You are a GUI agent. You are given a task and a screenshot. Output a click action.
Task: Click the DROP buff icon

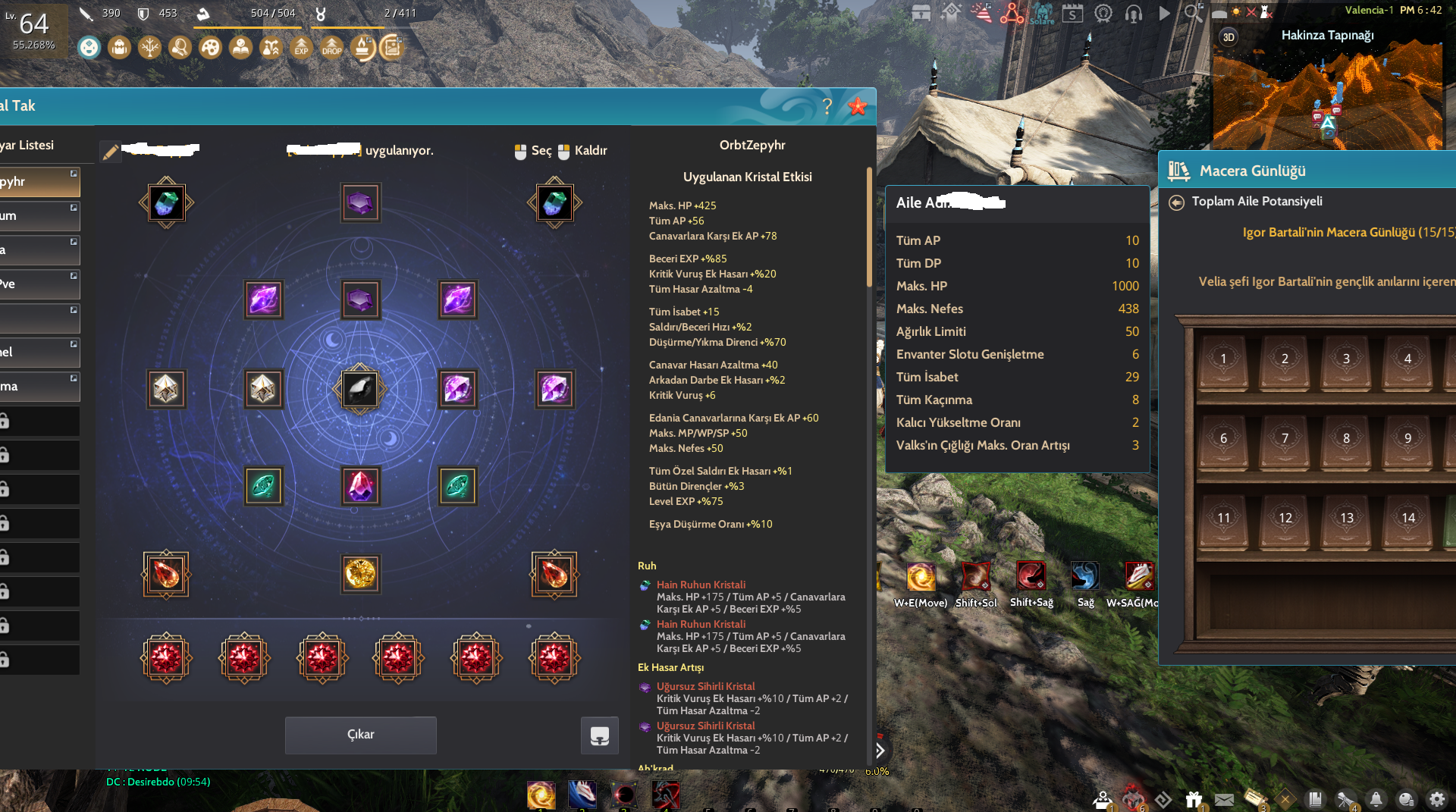pyautogui.click(x=331, y=48)
